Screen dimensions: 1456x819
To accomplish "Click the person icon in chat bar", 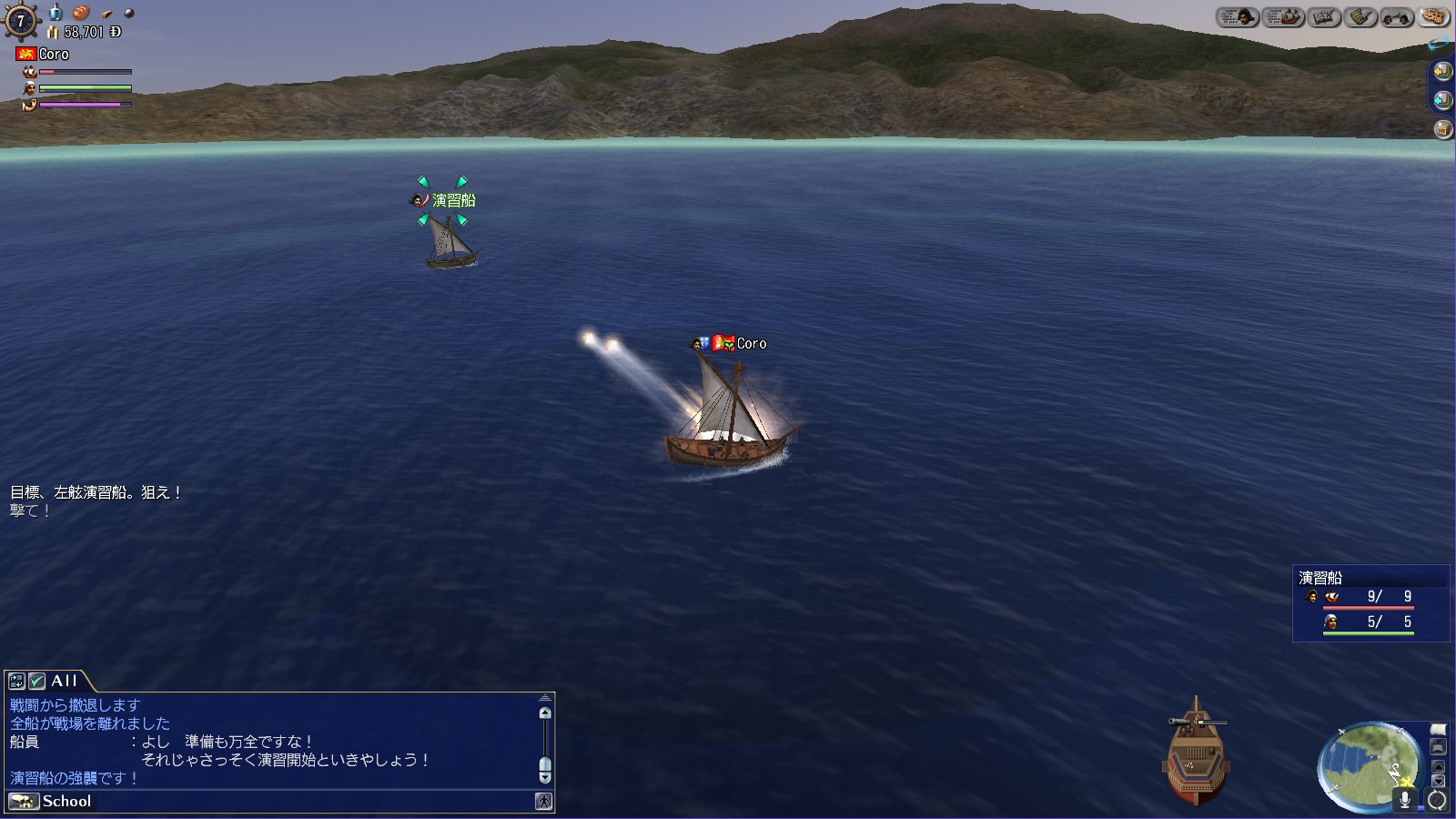I will coord(543,802).
